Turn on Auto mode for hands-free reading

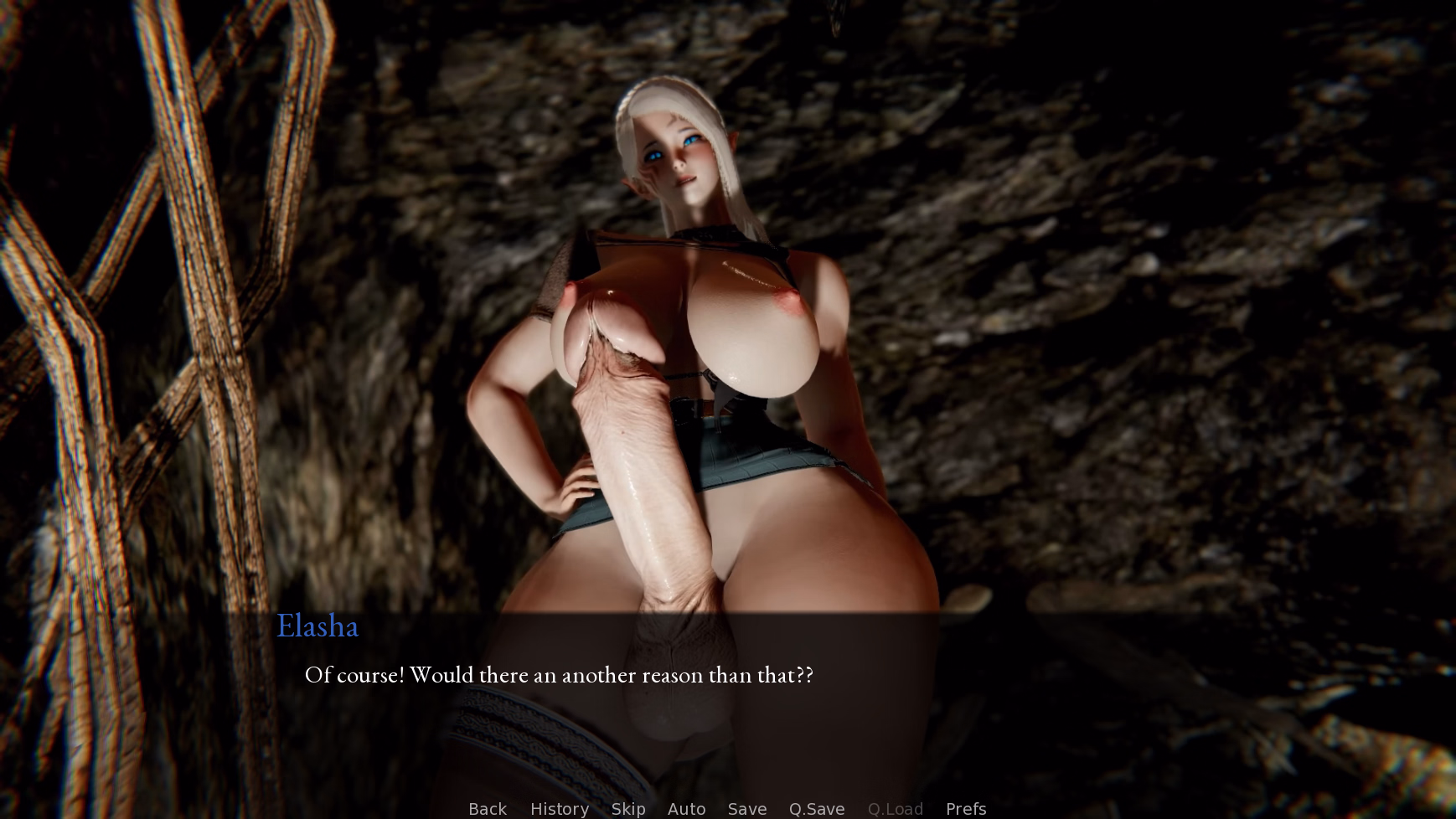[686, 808]
